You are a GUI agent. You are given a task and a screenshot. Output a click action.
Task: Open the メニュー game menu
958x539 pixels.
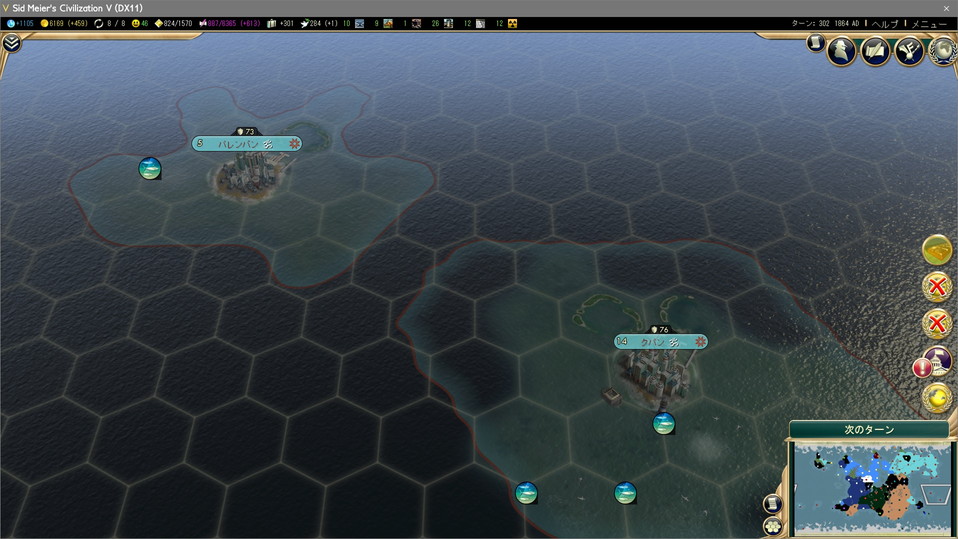928,23
